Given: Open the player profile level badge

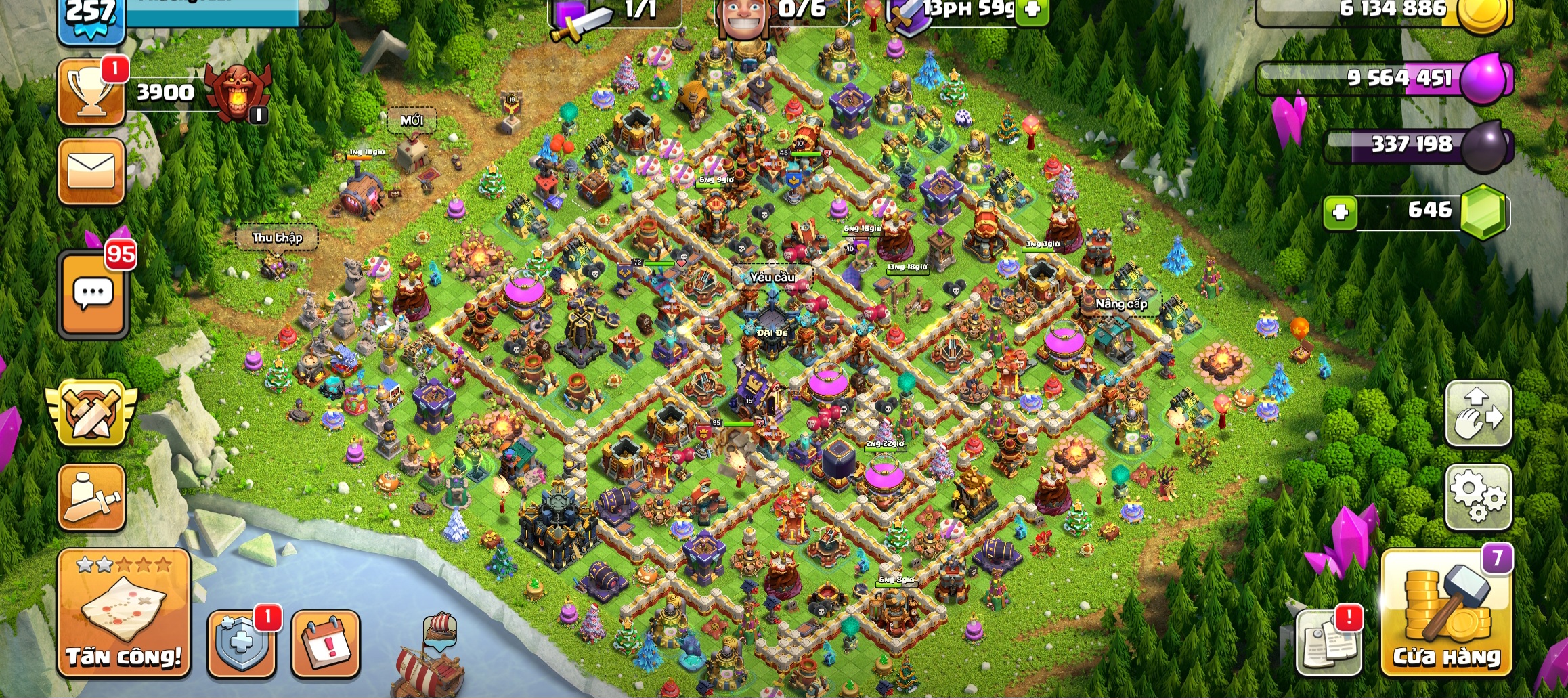Looking at the screenshot, I should [91, 17].
